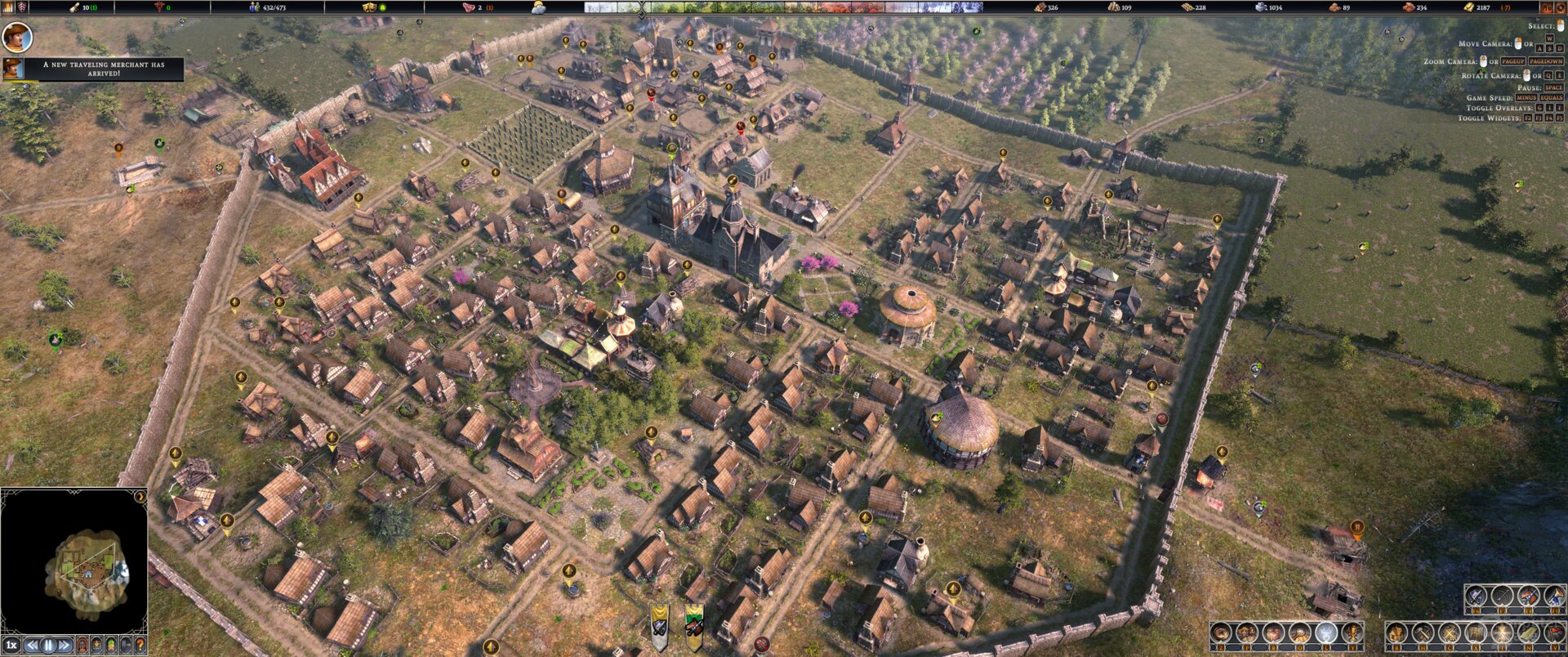Open the house building category
Screen dimensions: 1568x657
pyautogui.click(x=1396, y=633)
